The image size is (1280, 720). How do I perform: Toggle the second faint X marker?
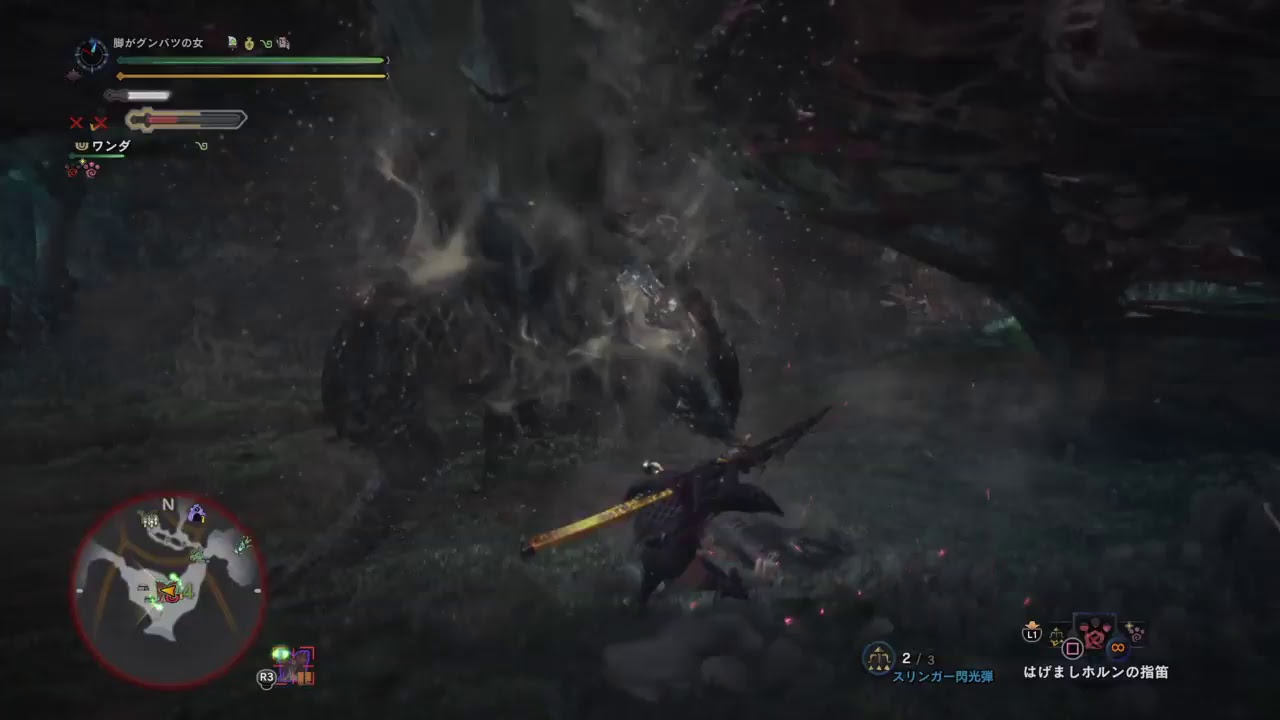pos(98,122)
